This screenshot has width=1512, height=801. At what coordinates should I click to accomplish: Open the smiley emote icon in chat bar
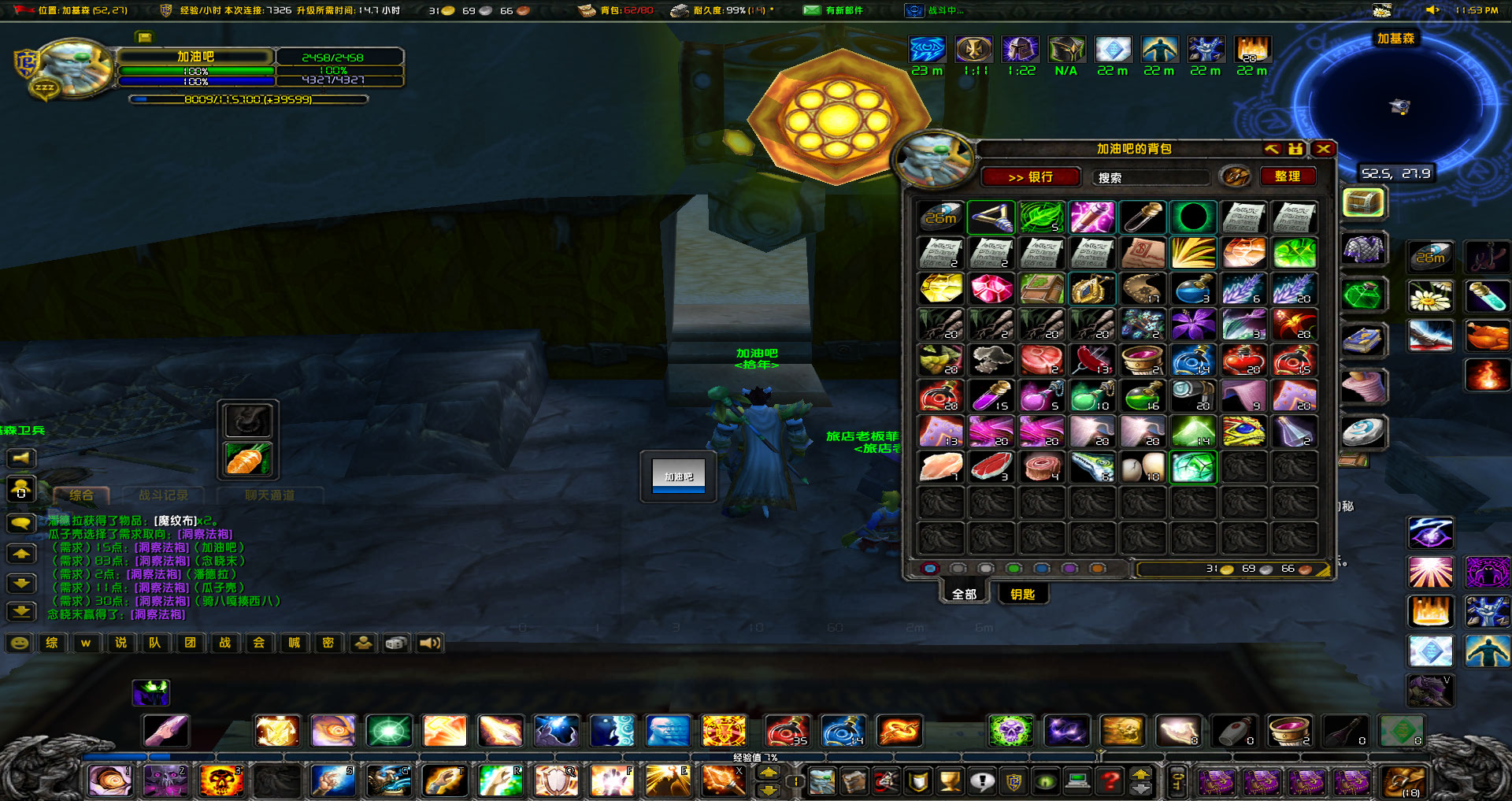[x=20, y=643]
